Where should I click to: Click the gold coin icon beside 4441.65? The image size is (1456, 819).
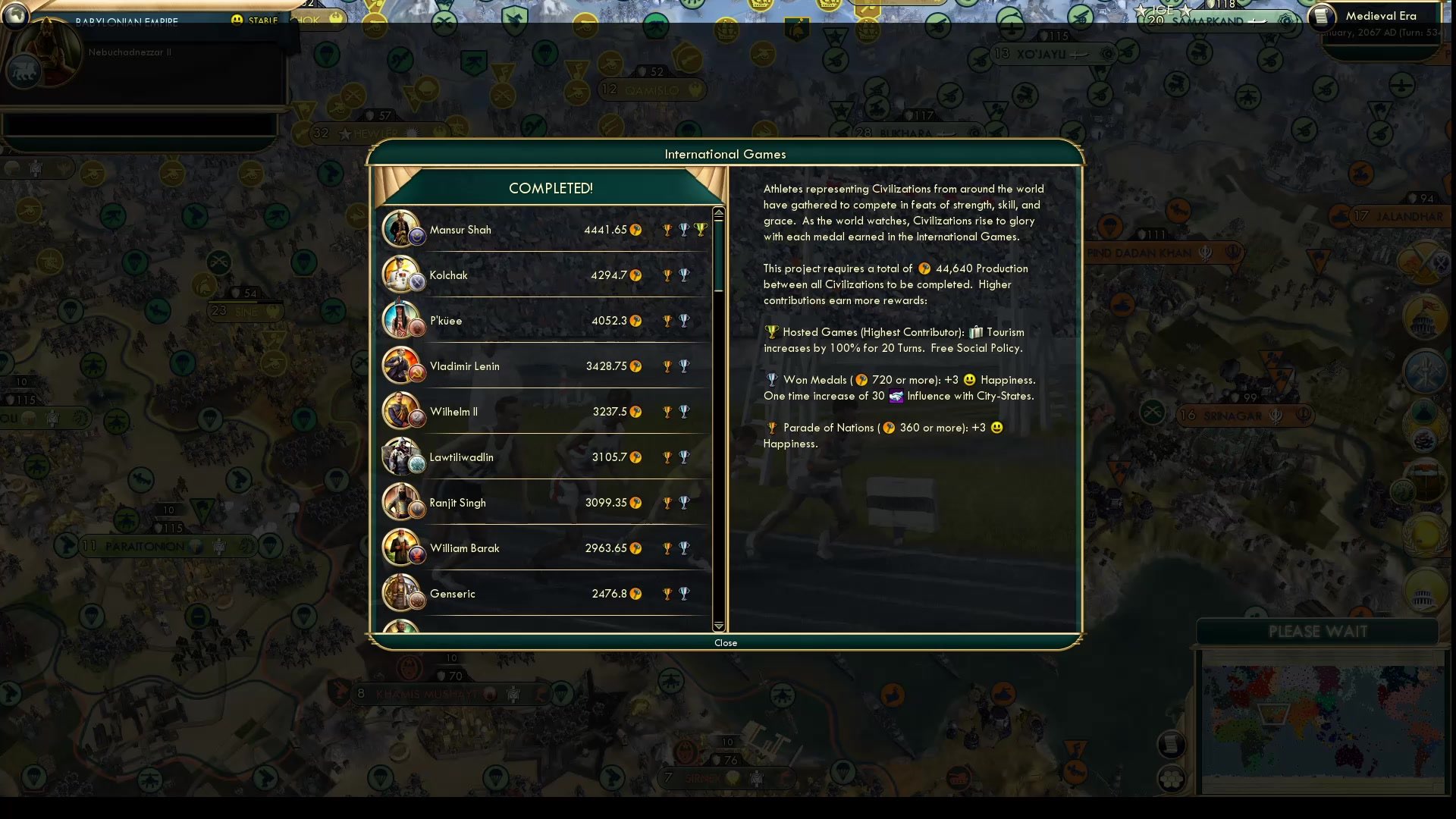[637, 230]
